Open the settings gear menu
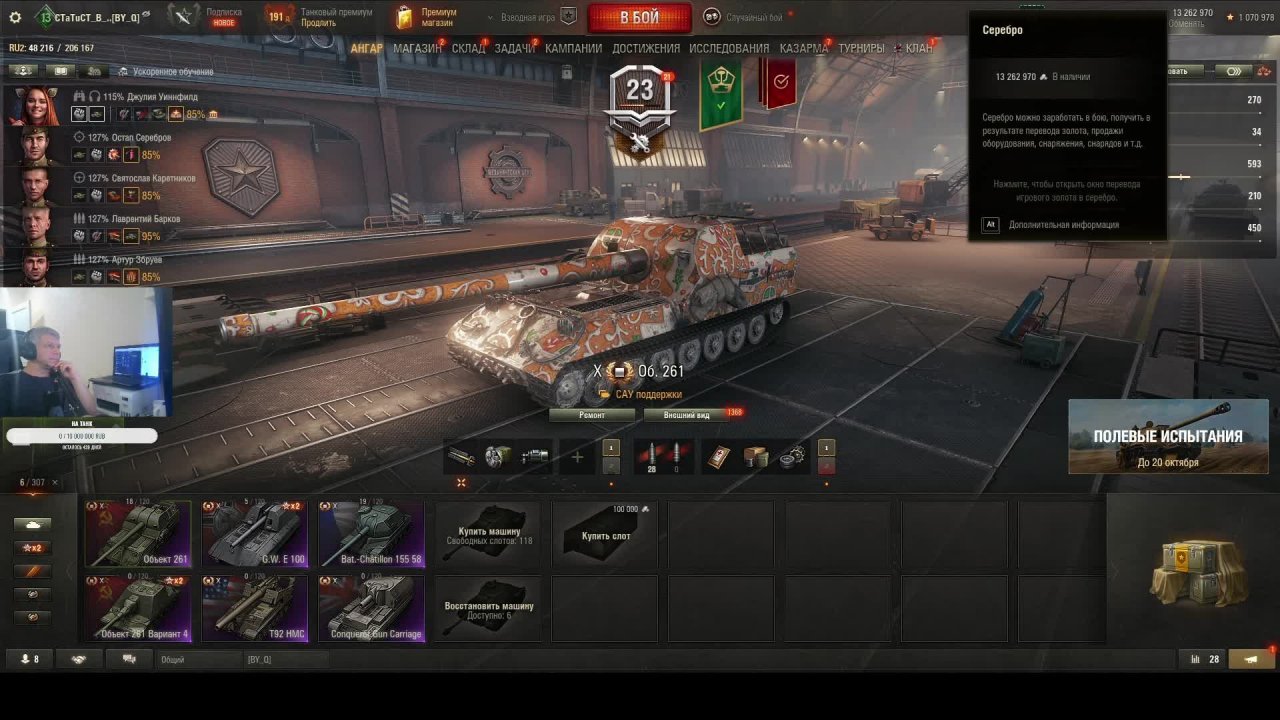Image resolution: width=1280 pixels, height=720 pixels. (x=14, y=17)
